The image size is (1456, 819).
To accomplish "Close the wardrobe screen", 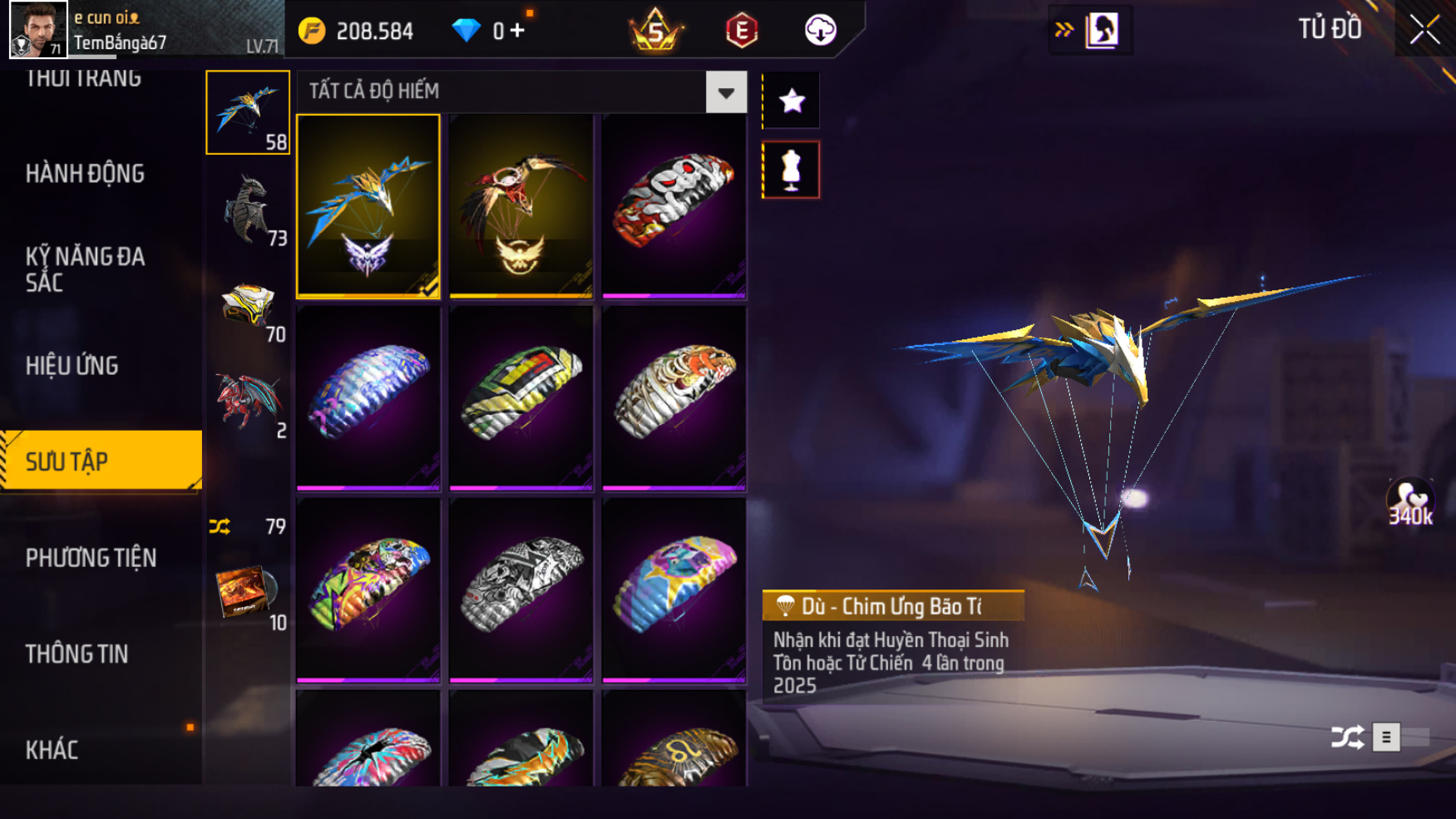I will click(1424, 30).
